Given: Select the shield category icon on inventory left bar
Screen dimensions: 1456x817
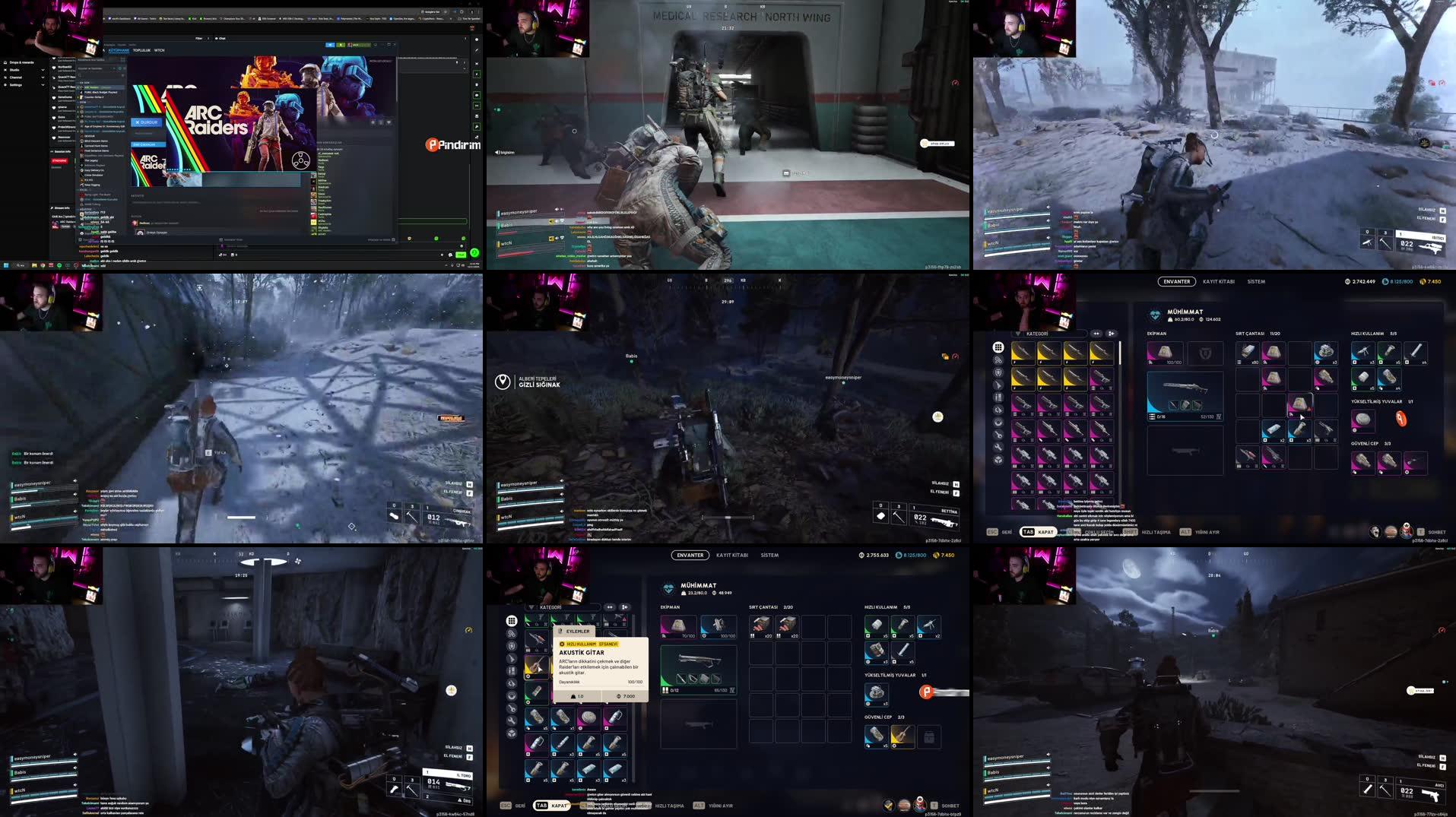Looking at the screenshot, I should tap(998, 372).
